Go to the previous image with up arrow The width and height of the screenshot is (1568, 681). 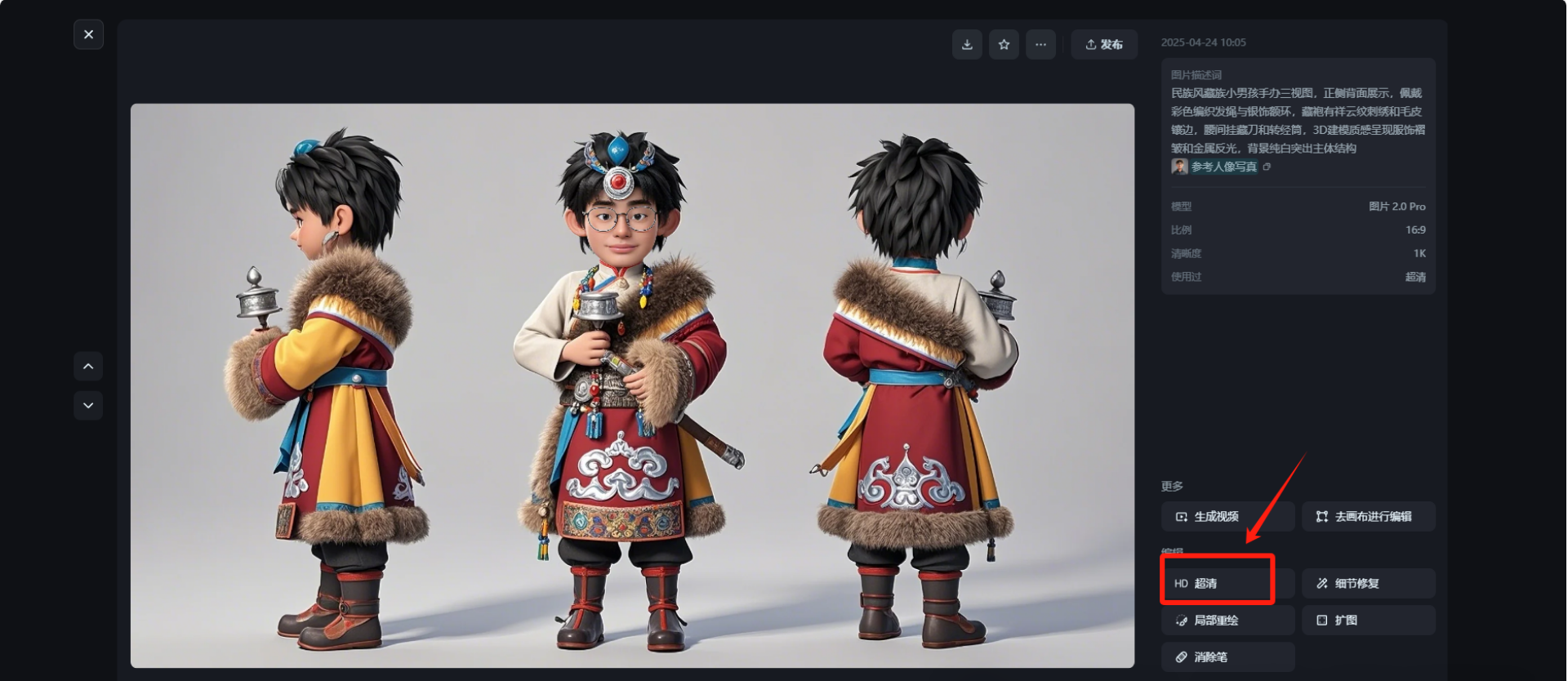pyautogui.click(x=88, y=367)
